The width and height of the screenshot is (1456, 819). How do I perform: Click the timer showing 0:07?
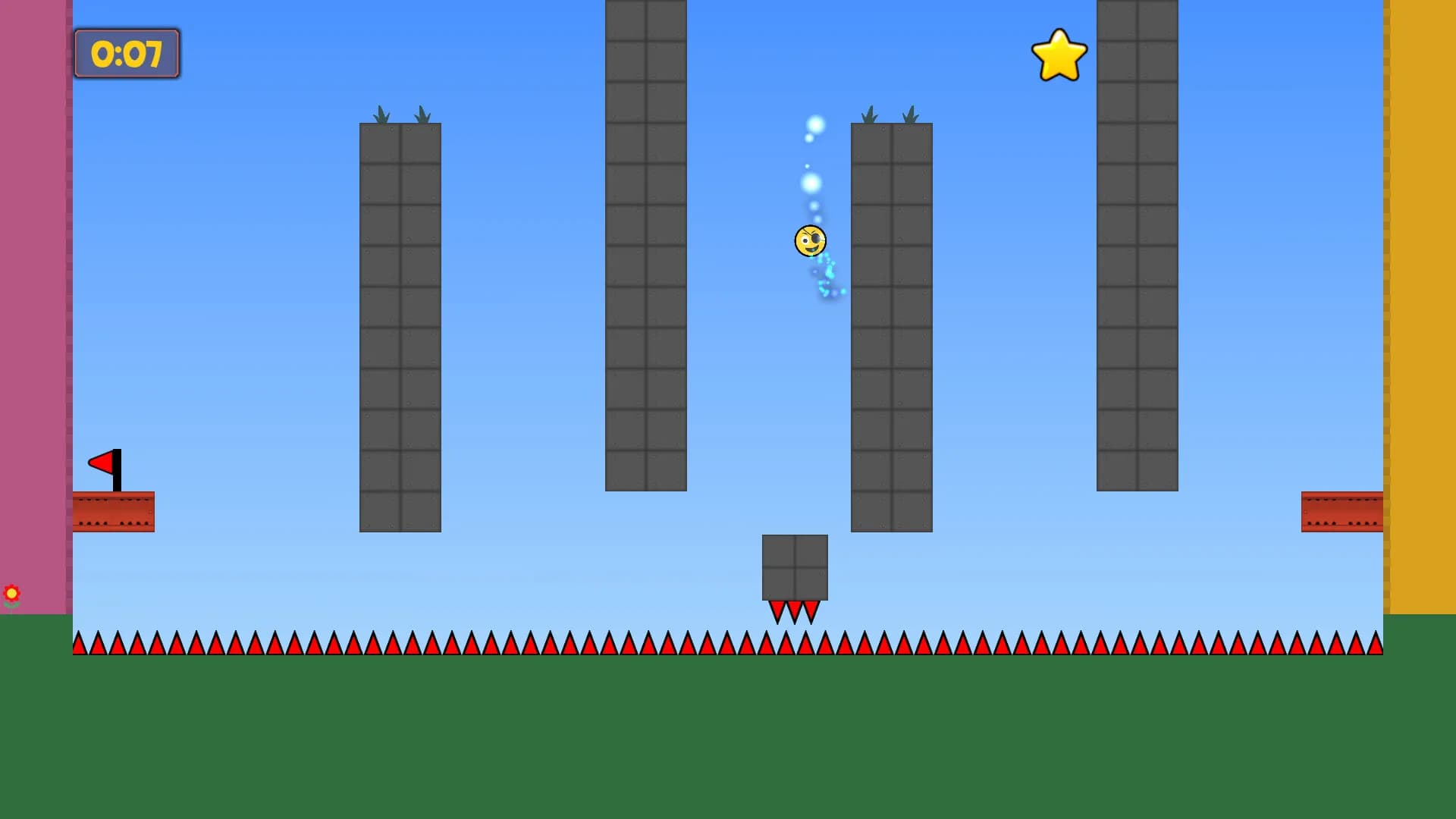tap(126, 53)
